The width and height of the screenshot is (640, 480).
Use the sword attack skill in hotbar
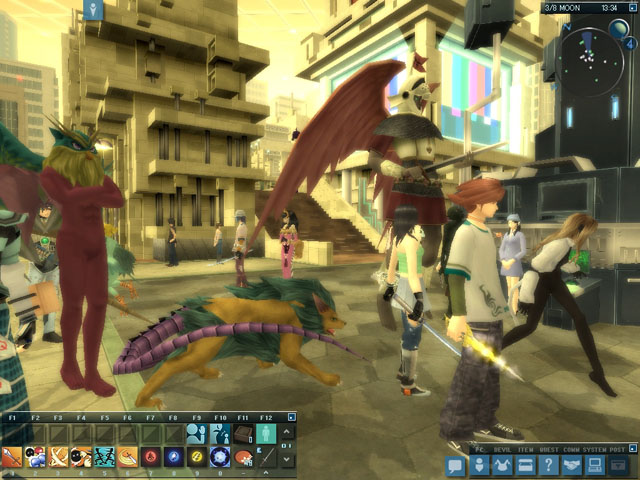click(12, 458)
